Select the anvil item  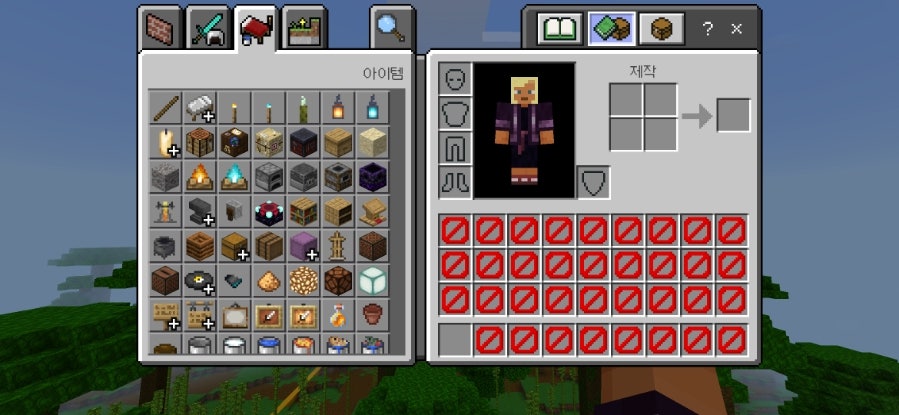[200, 211]
